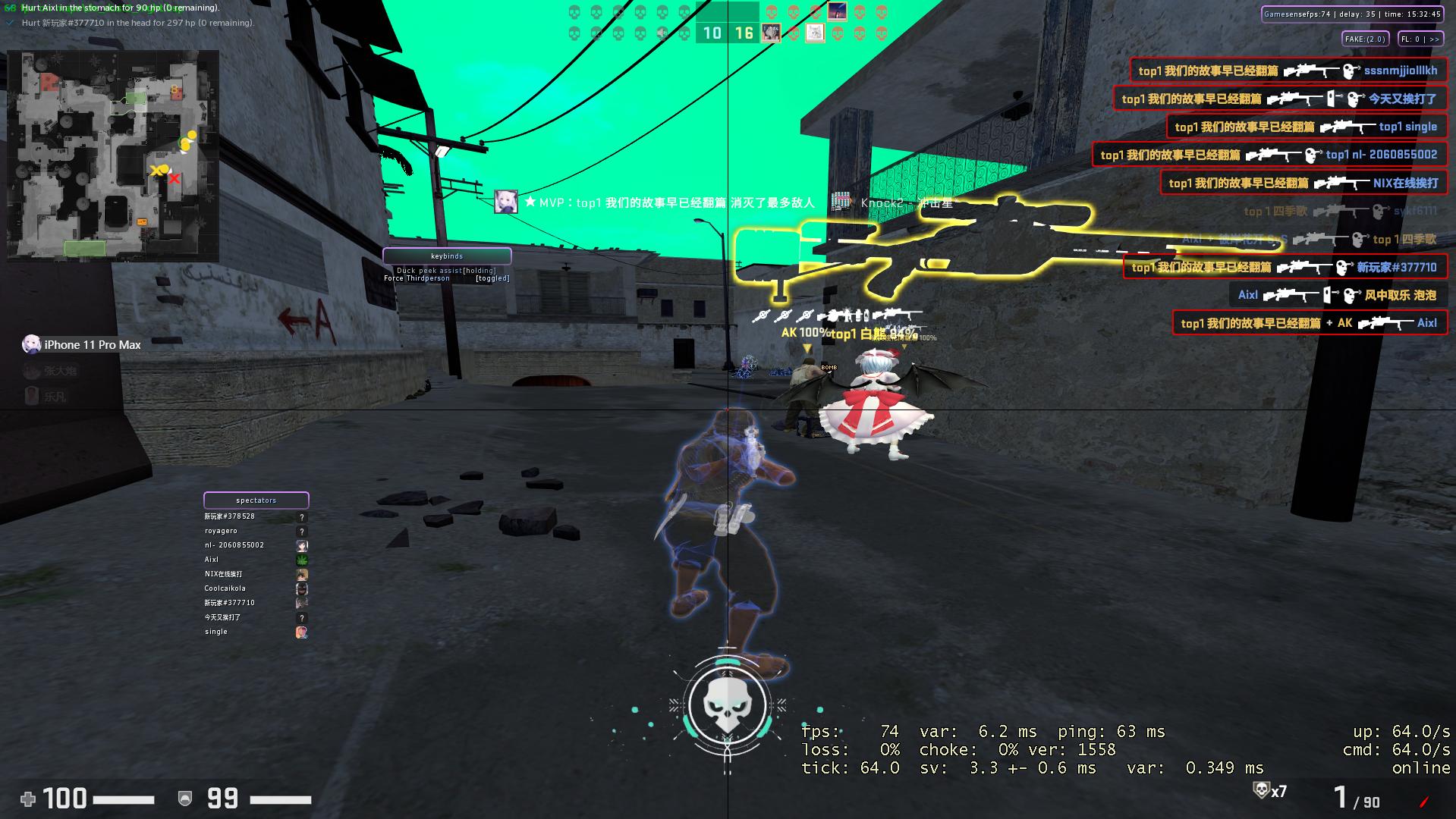Collapse the spectators panel header
This screenshot has height=819, width=1456.
click(256, 500)
